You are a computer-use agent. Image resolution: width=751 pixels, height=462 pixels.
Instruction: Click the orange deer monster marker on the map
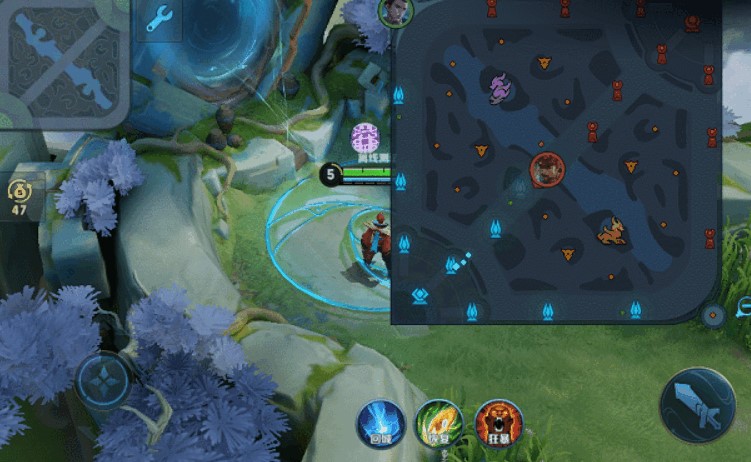[x=611, y=232]
